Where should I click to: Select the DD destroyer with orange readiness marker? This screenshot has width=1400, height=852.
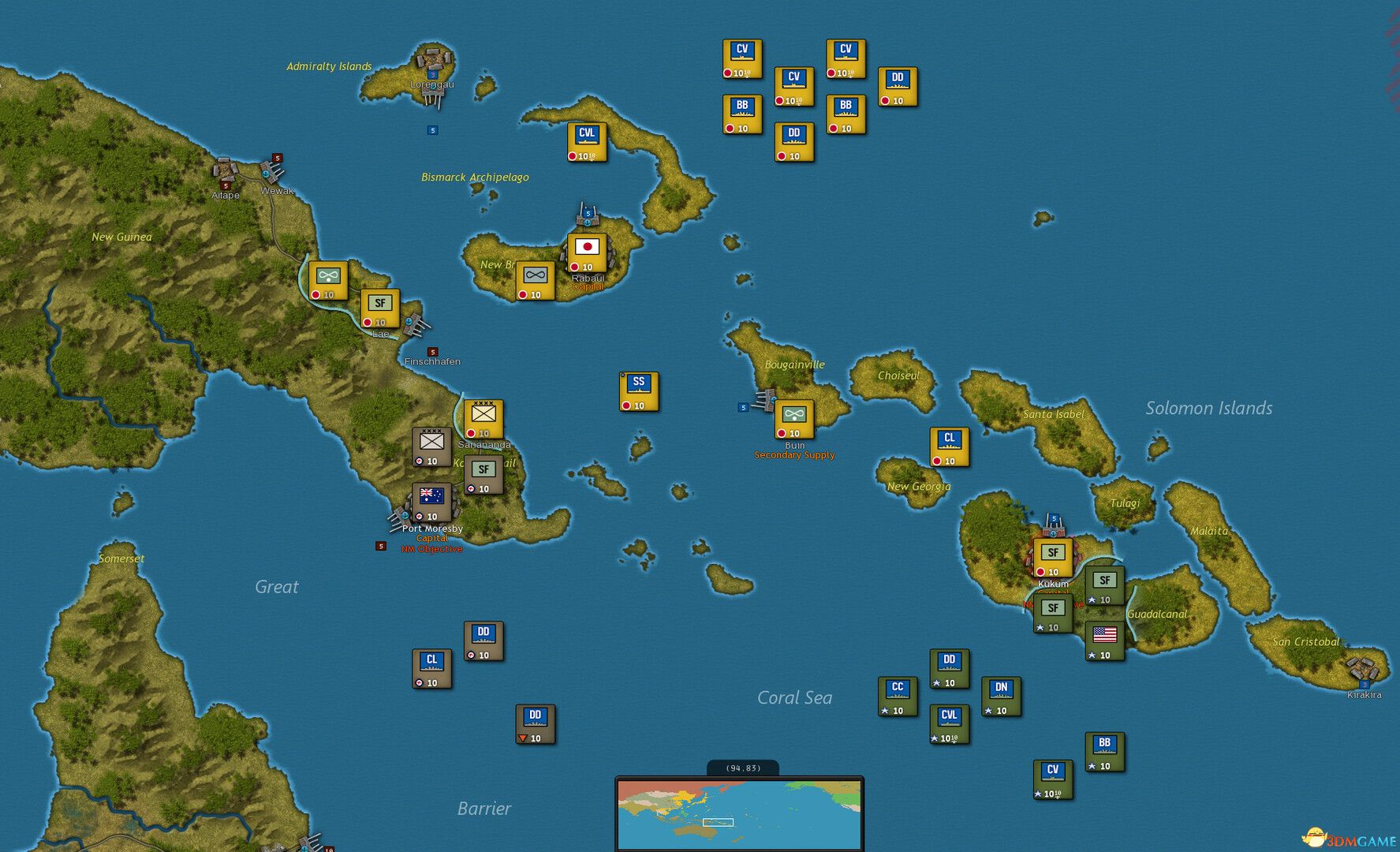[x=536, y=724]
